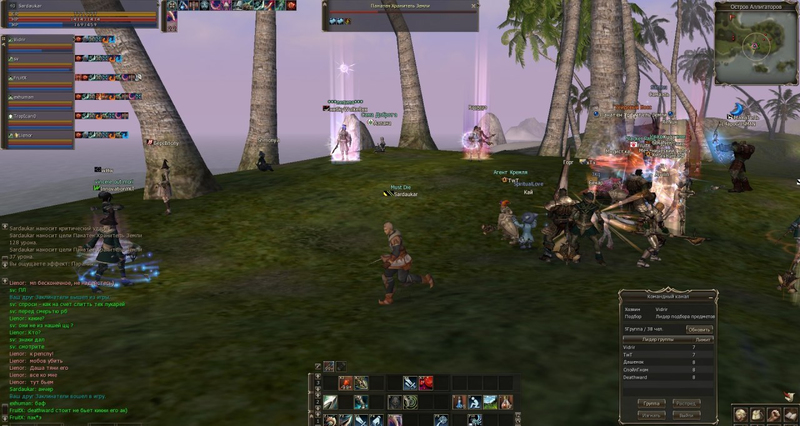This screenshot has width=800, height=426.
Task: Click the Изгнать kick button
Action: (650, 413)
